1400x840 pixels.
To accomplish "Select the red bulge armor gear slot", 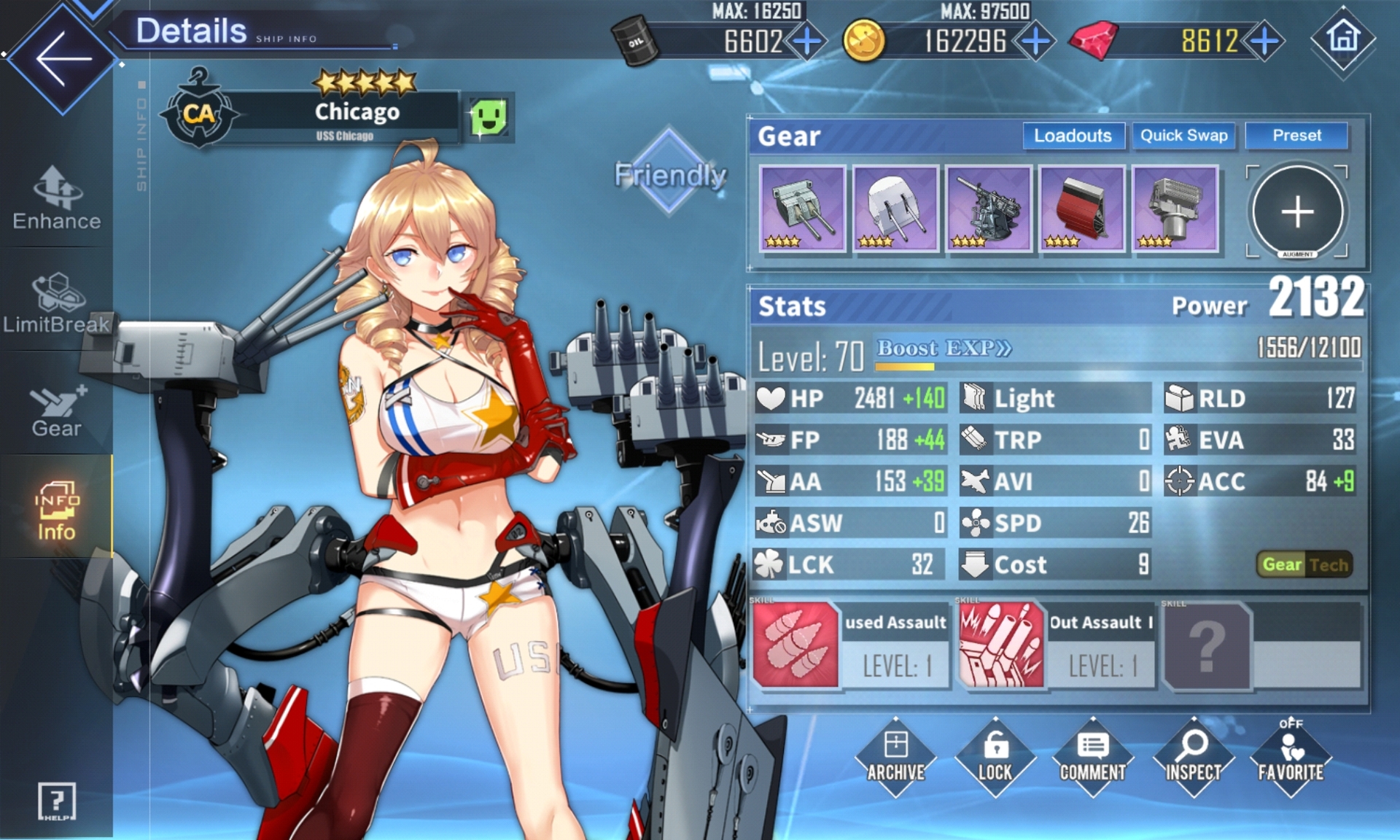I will (1082, 209).
